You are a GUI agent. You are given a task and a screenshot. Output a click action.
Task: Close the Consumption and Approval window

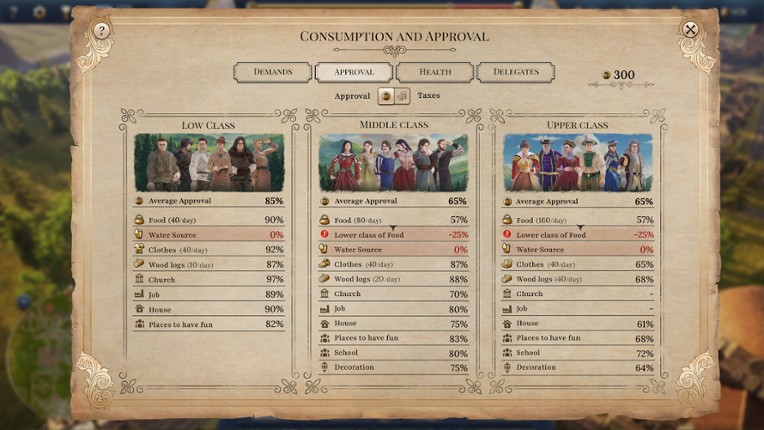click(690, 30)
